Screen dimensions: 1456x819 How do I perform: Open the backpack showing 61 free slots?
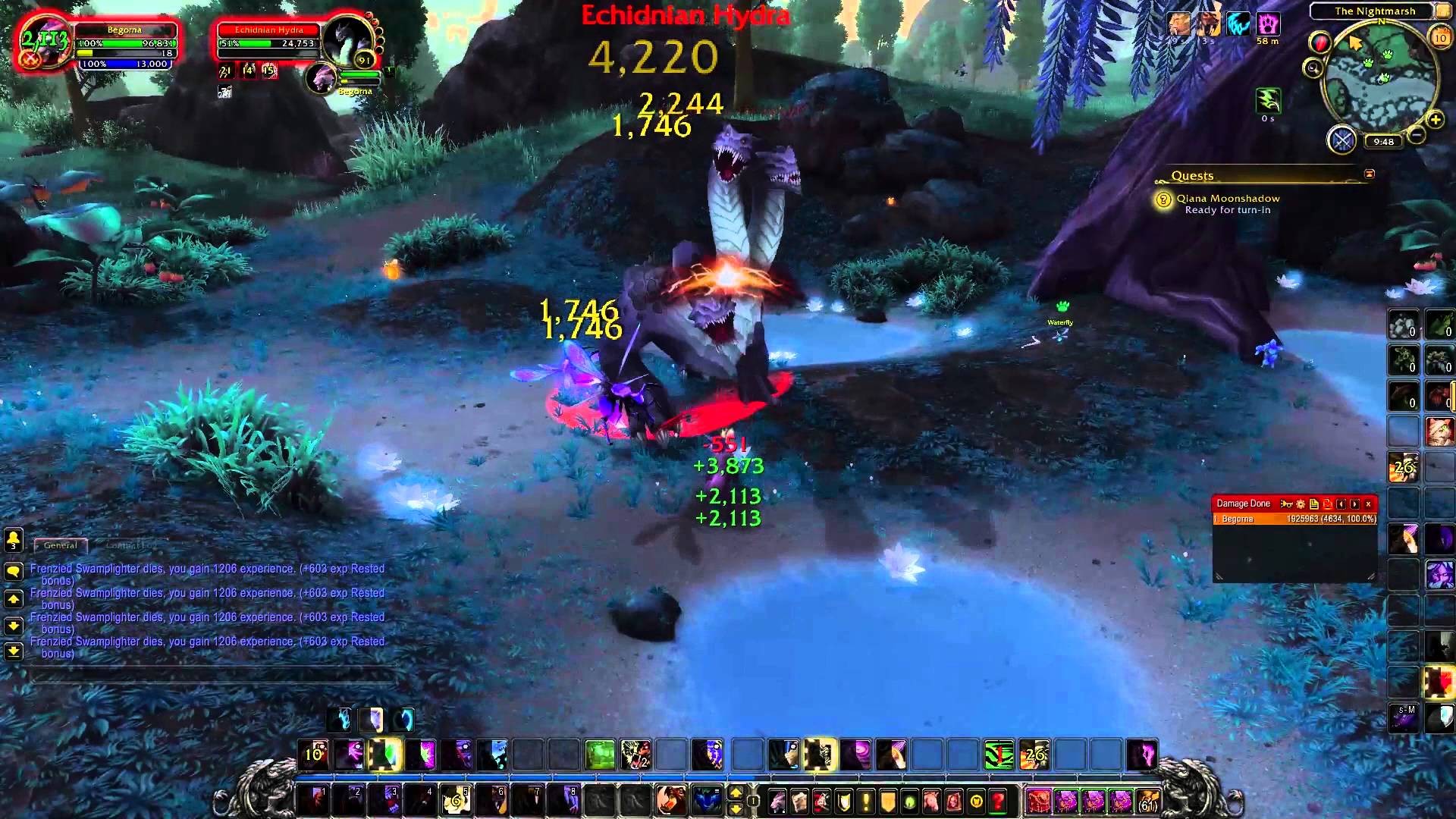(x=1148, y=801)
